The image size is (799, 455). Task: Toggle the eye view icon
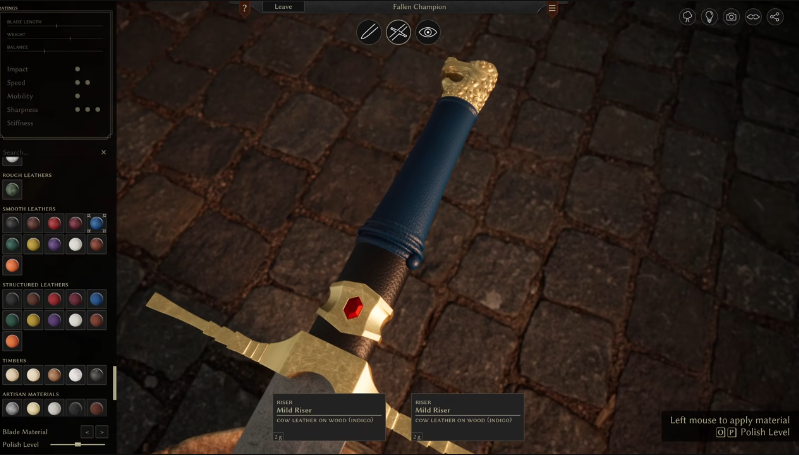[428, 33]
